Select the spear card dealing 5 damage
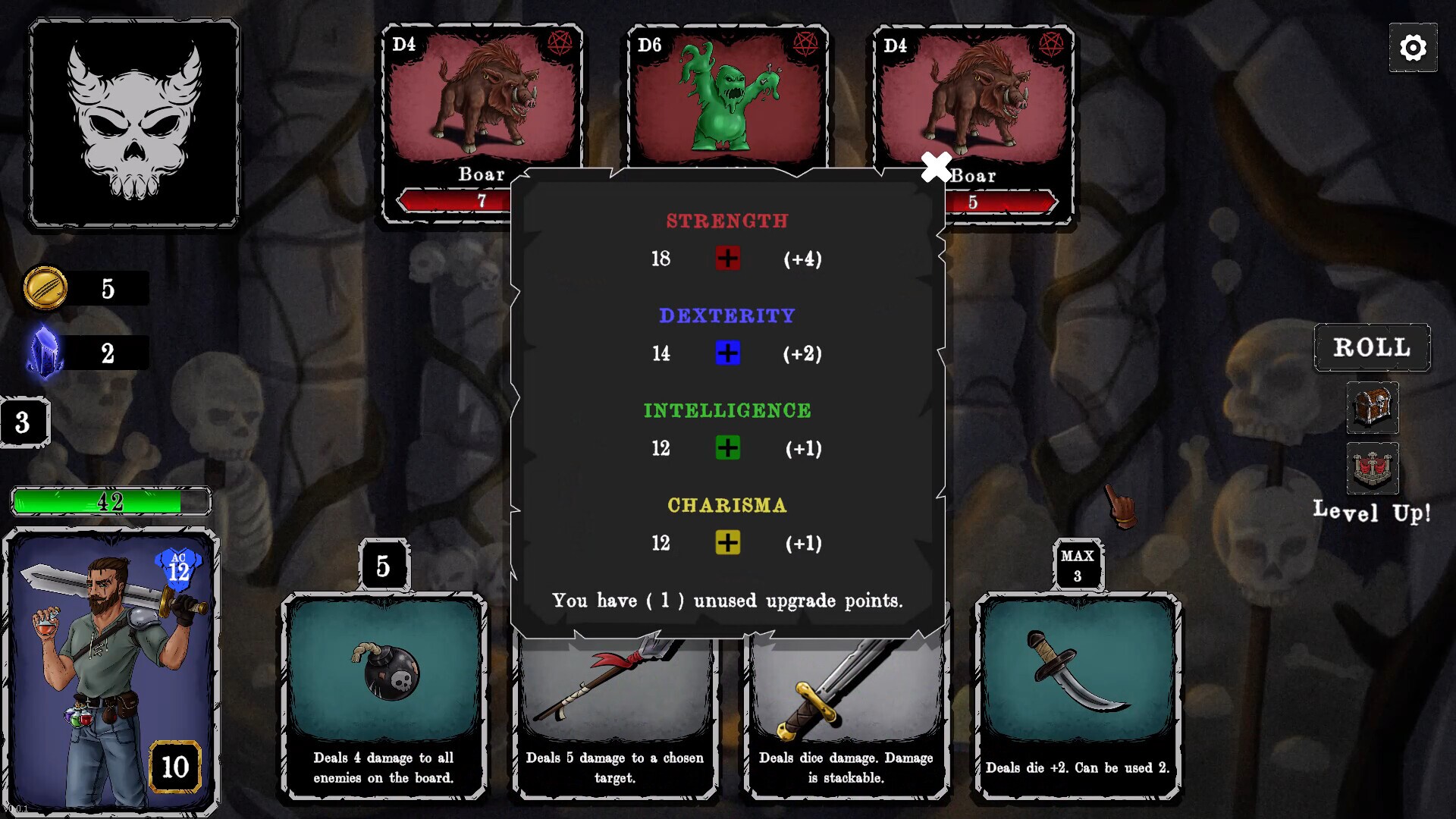This screenshot has width=1456, height=819. coord(614,720)
